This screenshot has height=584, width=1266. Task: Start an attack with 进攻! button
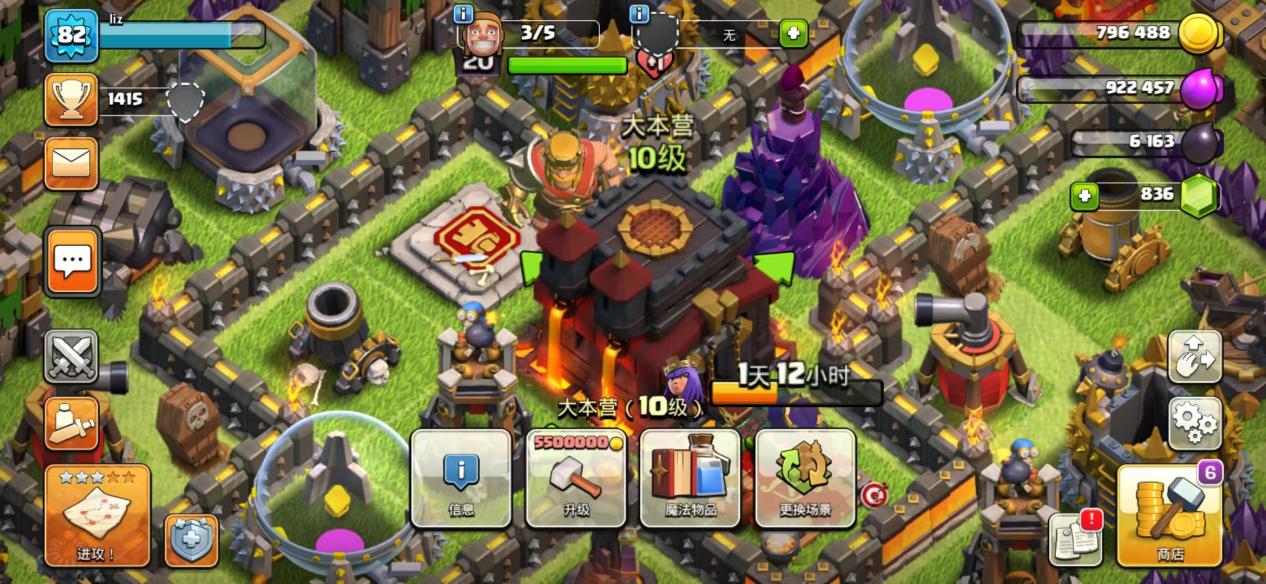click(x=97, y=515)
